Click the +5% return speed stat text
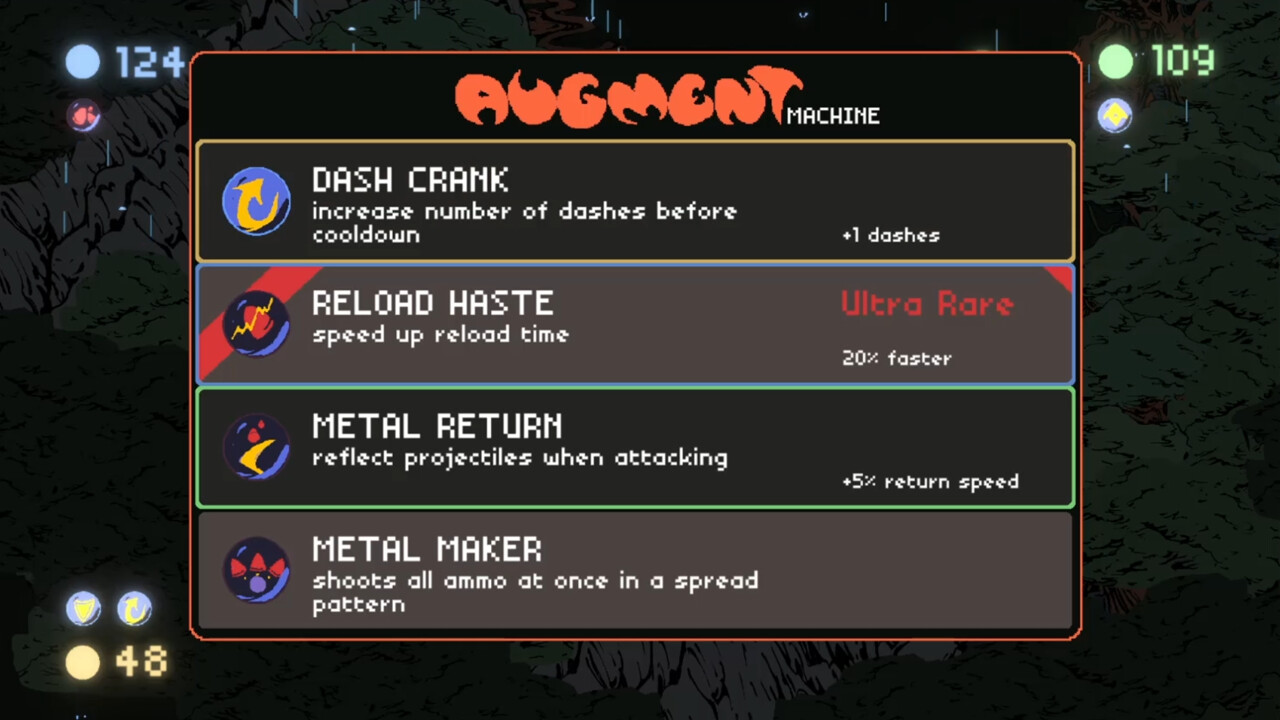1280x720 pixels. point(930,481)
